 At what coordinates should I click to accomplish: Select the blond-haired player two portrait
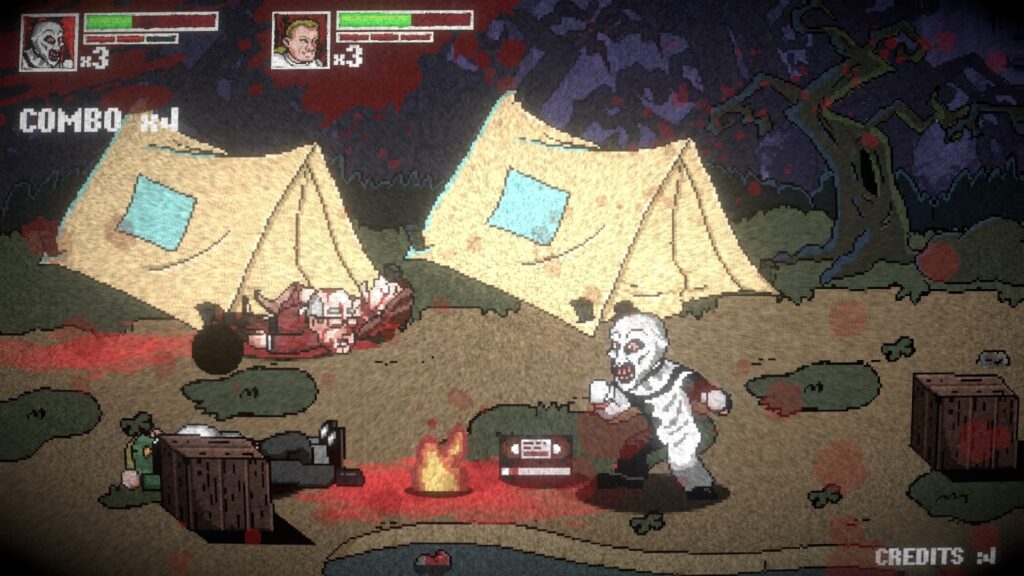point(300,41)
